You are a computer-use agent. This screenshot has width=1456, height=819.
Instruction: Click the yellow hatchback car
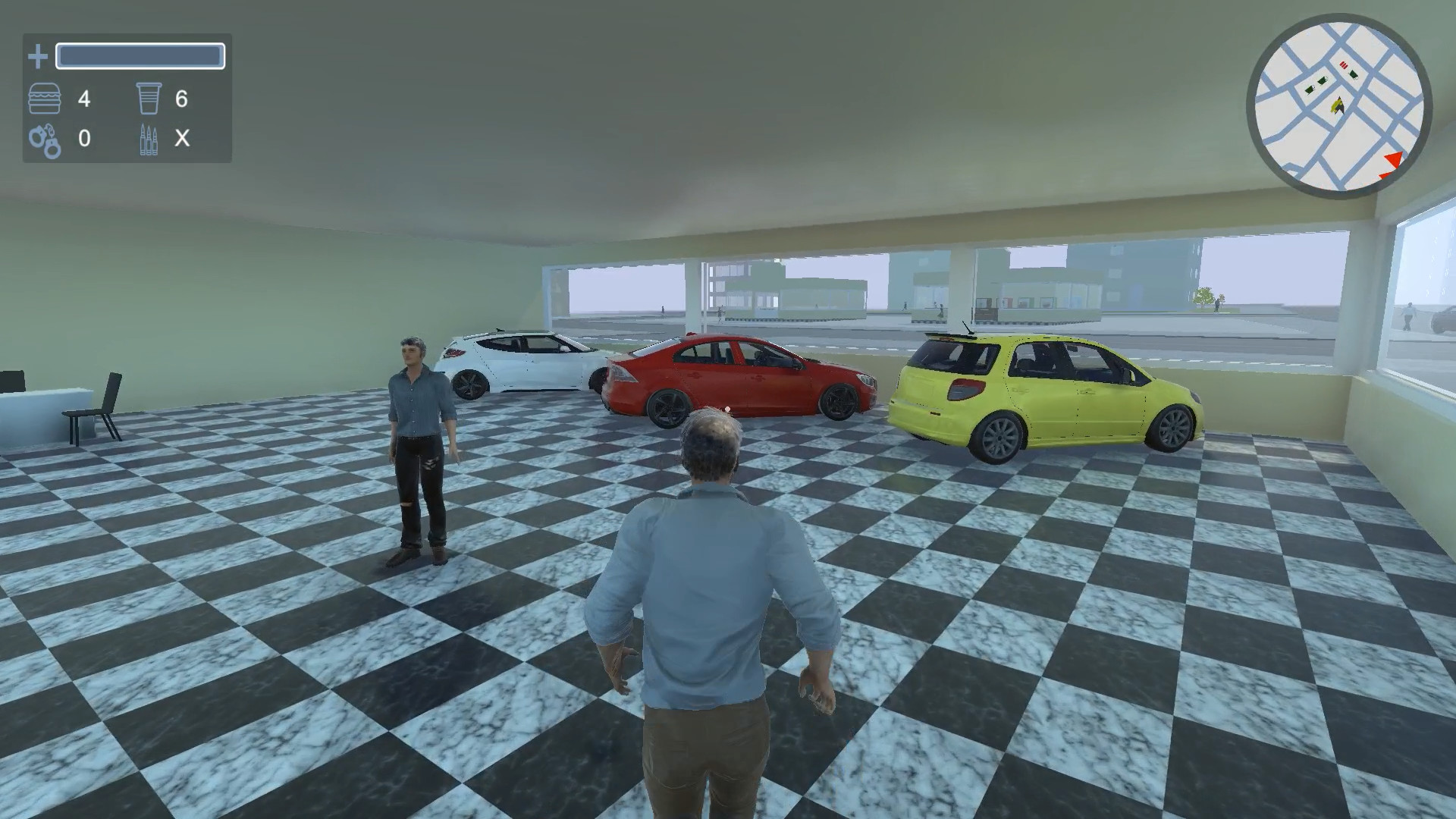coord(1039,394)
